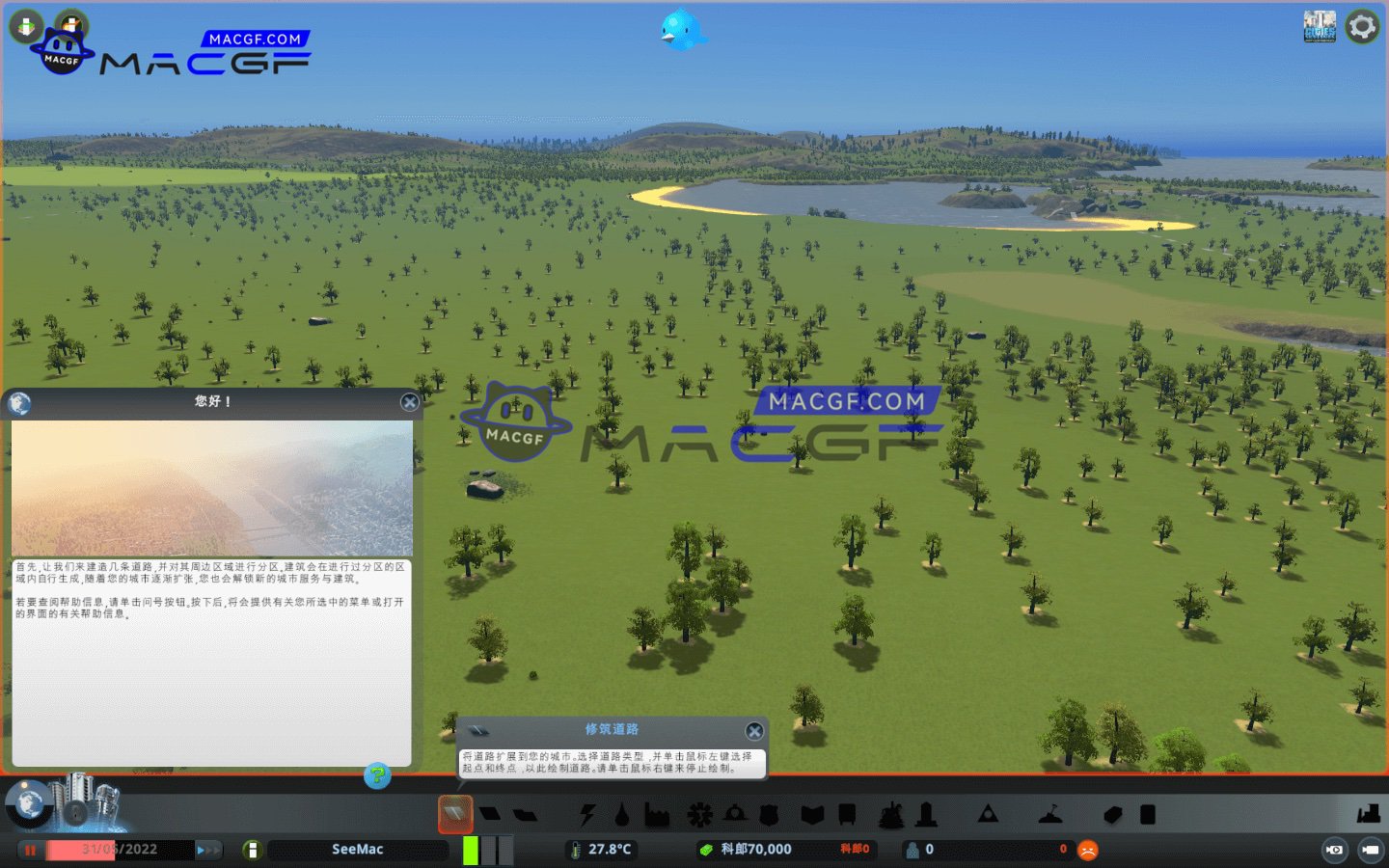Toggle the free camera mode
Viewport: 1389px width, 868px height.
[1335, 850]
